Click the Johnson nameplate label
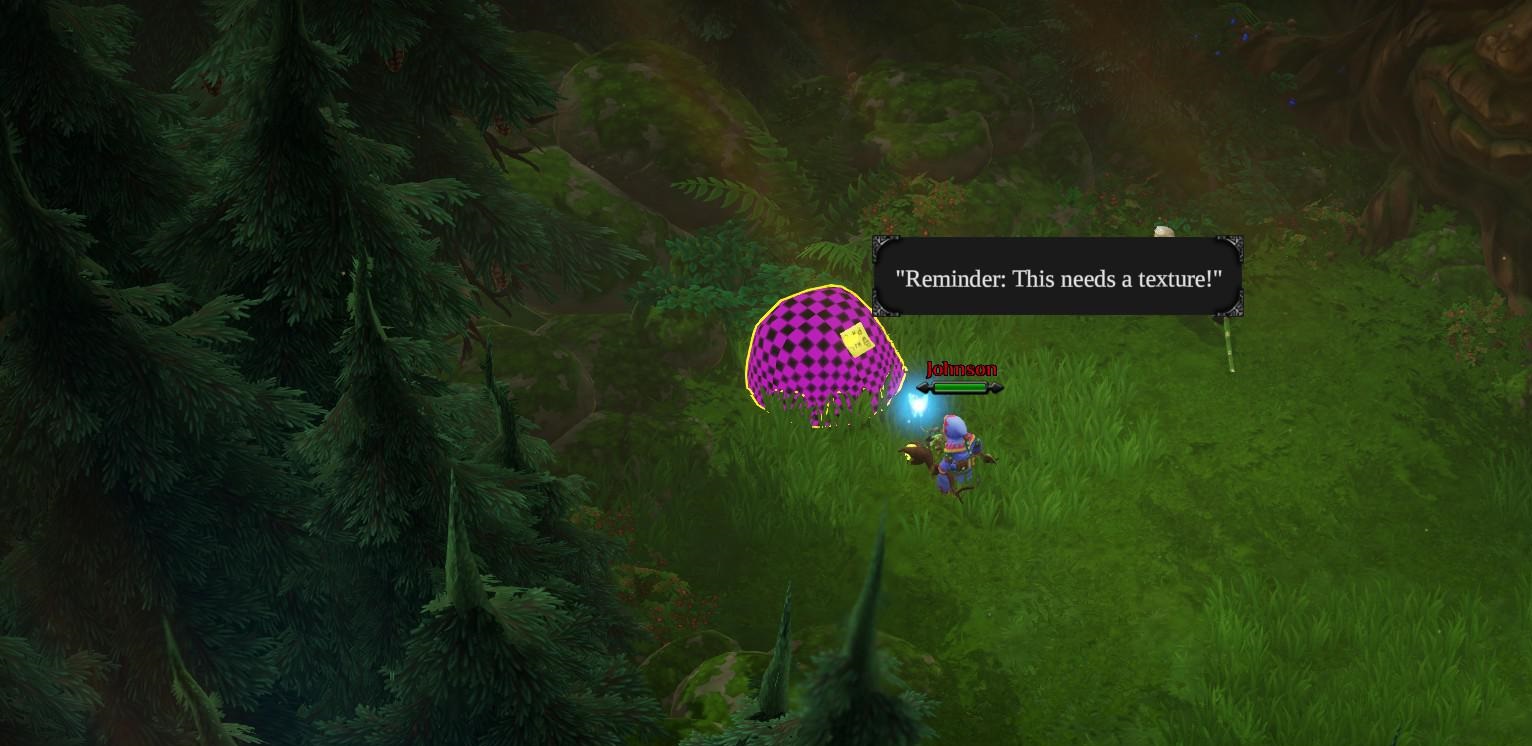Viewport: 1532px width, 746px height. 960,369
